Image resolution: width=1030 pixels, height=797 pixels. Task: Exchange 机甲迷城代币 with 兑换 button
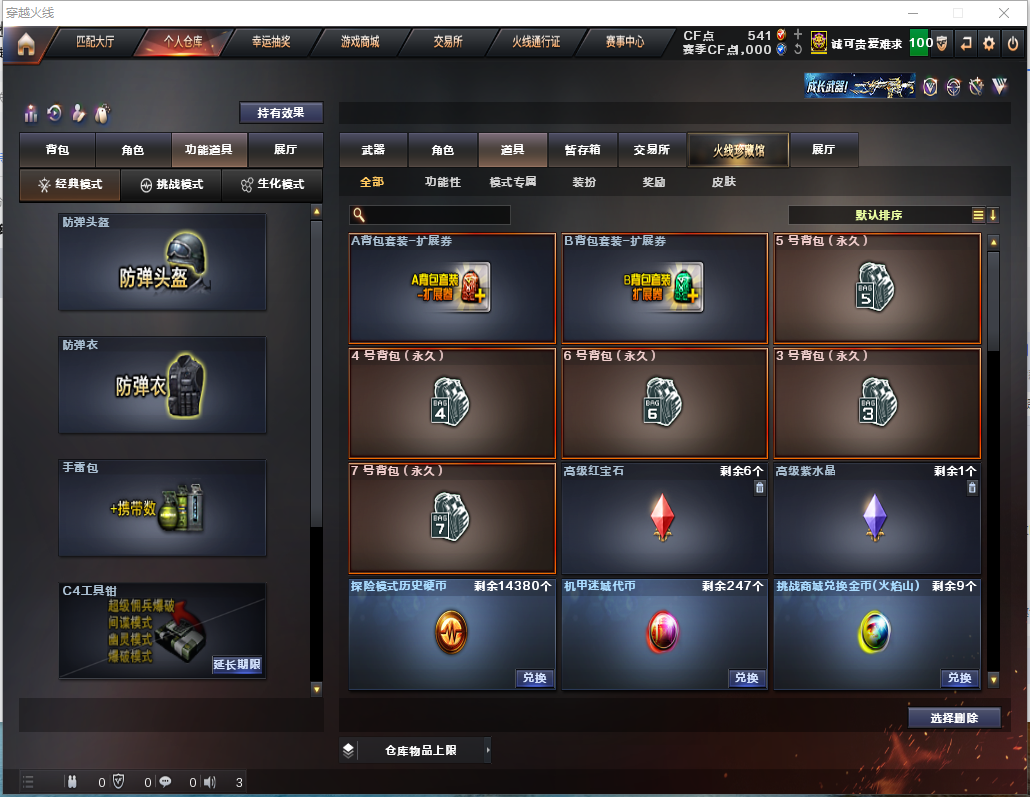coord(746,678)
